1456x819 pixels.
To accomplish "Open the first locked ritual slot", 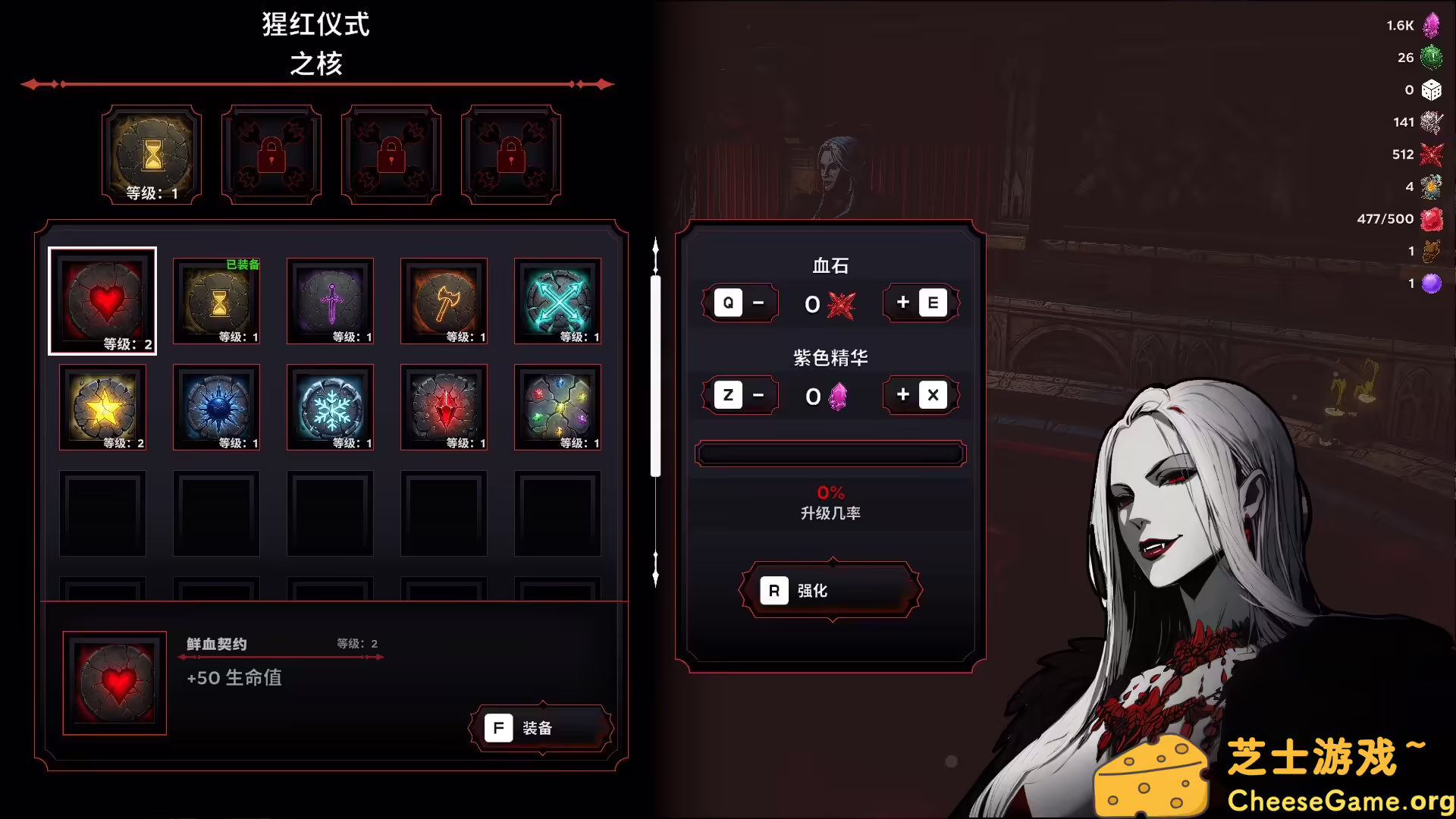I will coord(271,154).
